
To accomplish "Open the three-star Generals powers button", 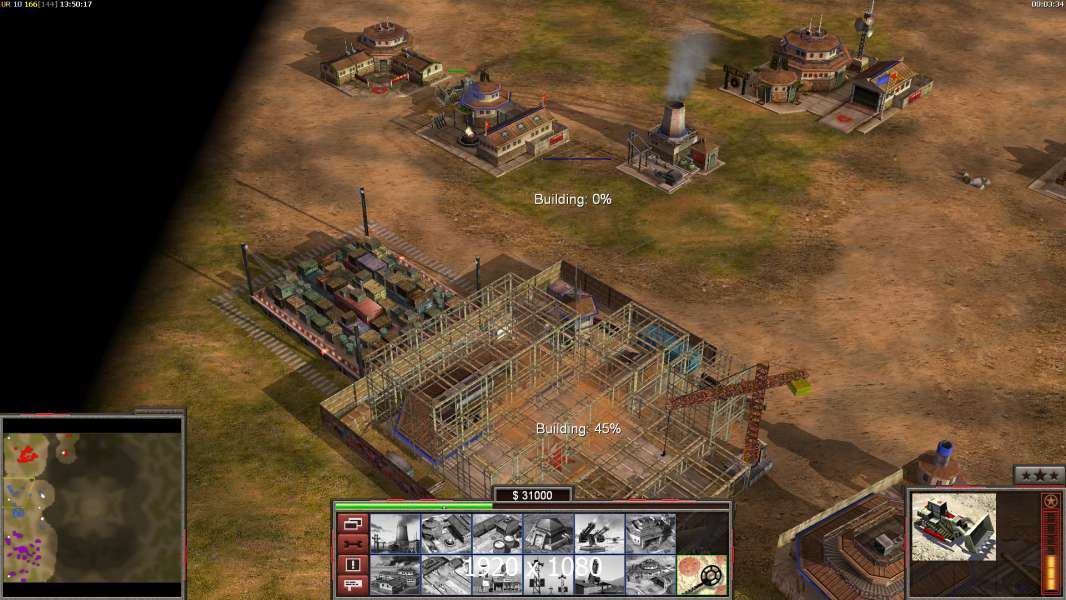I will (x=1039, y=475).
